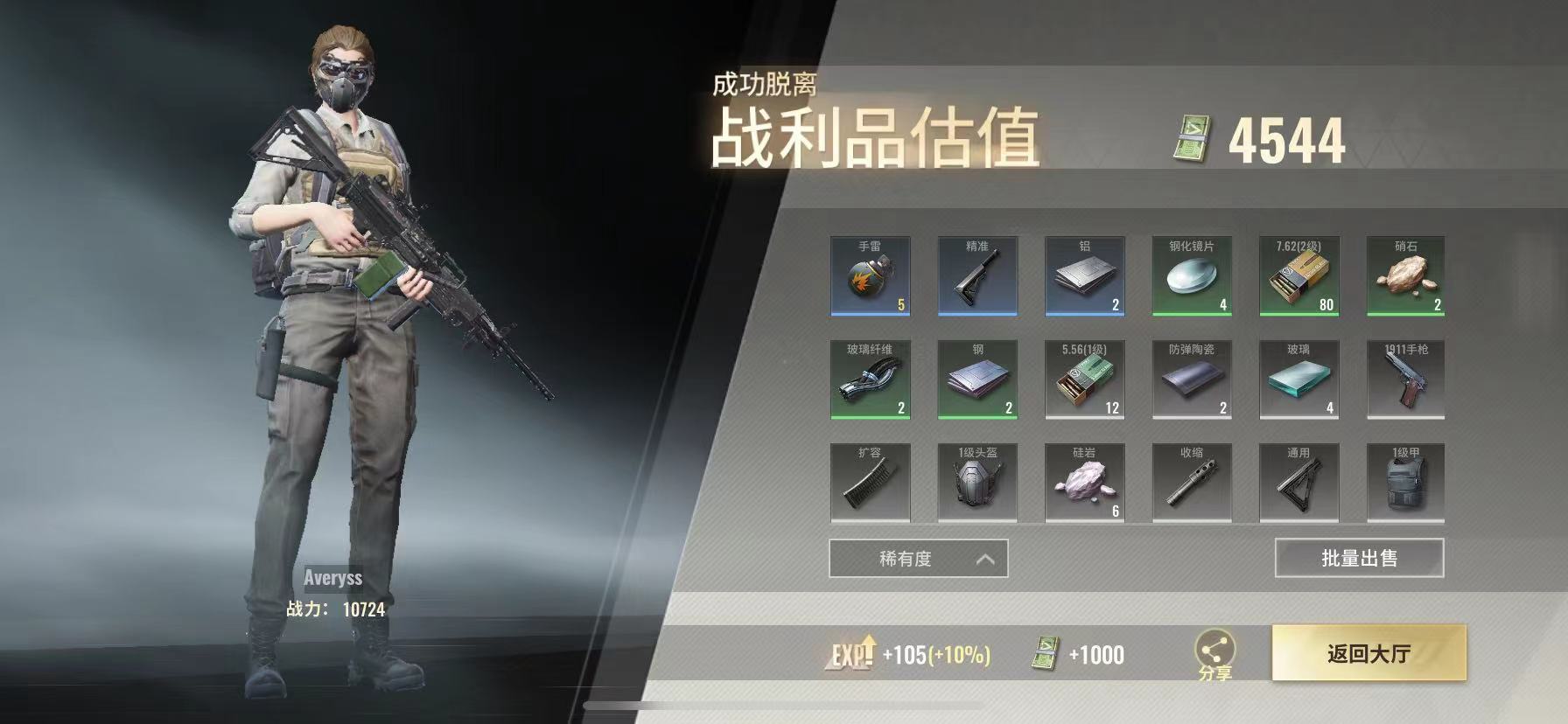Select the 5.56(1级) ammo item

point(1084,379)
